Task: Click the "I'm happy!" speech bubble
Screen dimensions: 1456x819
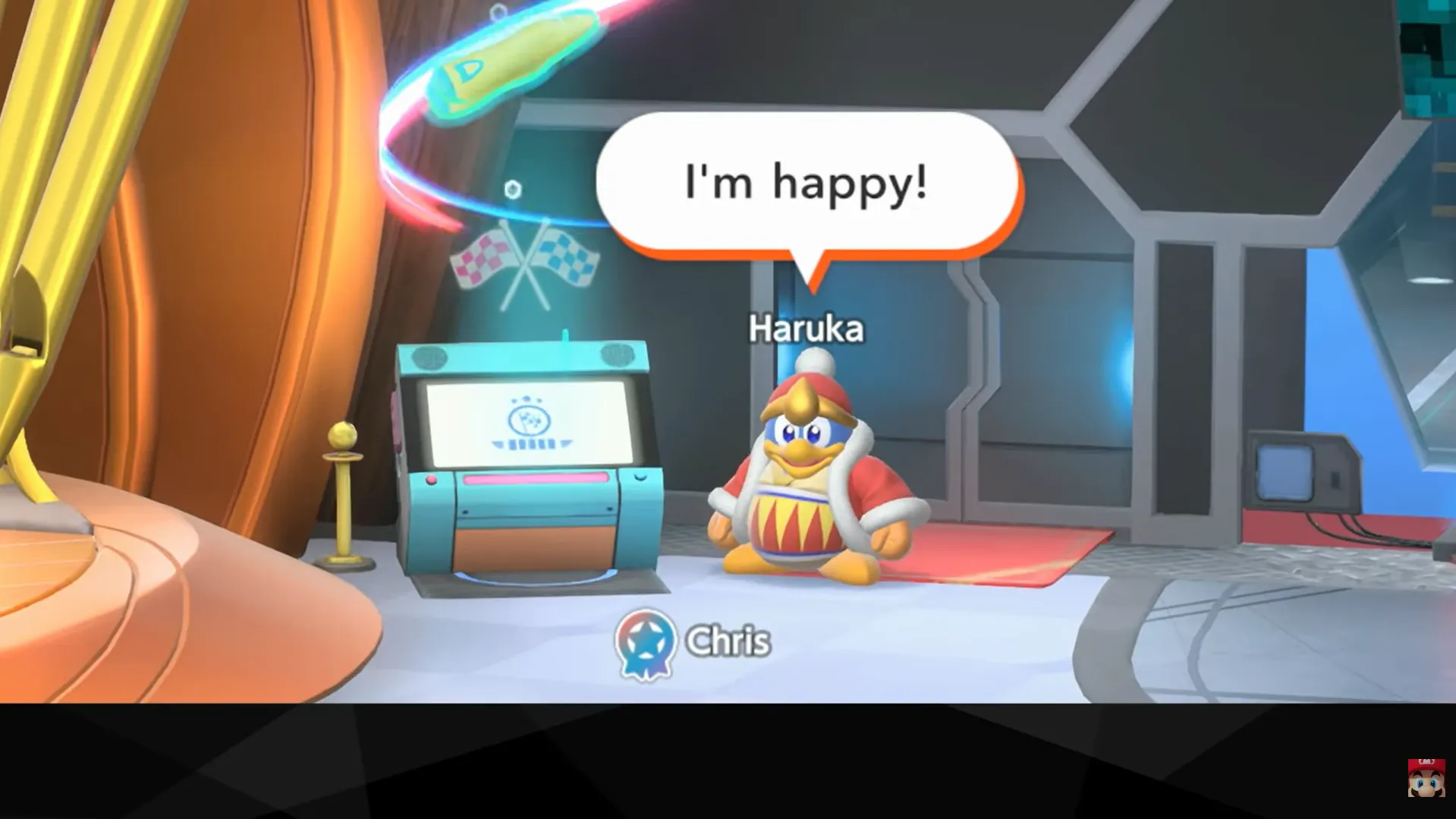Action: pyautogui.click(x=807, y=183)
